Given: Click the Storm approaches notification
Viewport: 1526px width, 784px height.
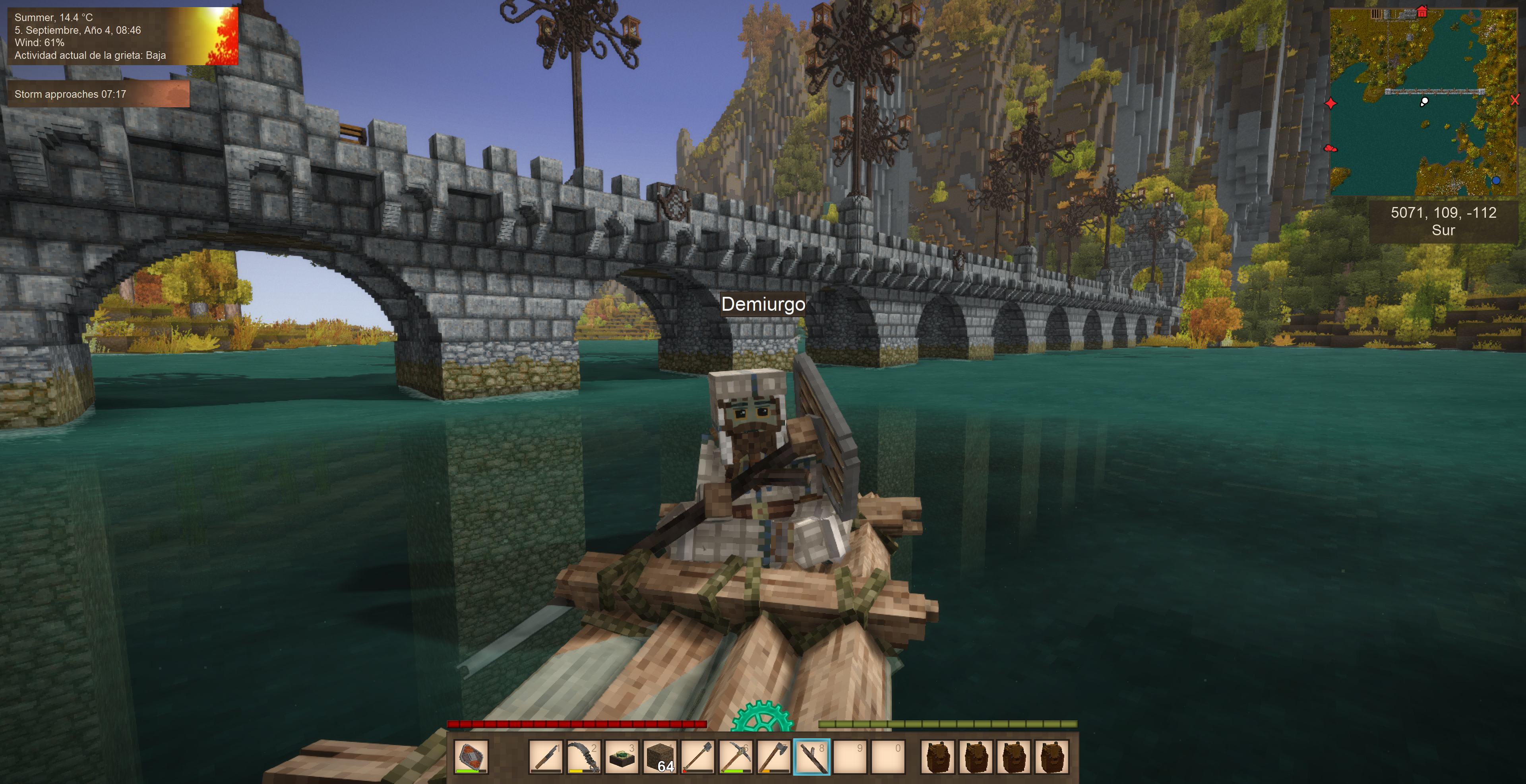Looking at the screenshot, I should coord(98,94).
